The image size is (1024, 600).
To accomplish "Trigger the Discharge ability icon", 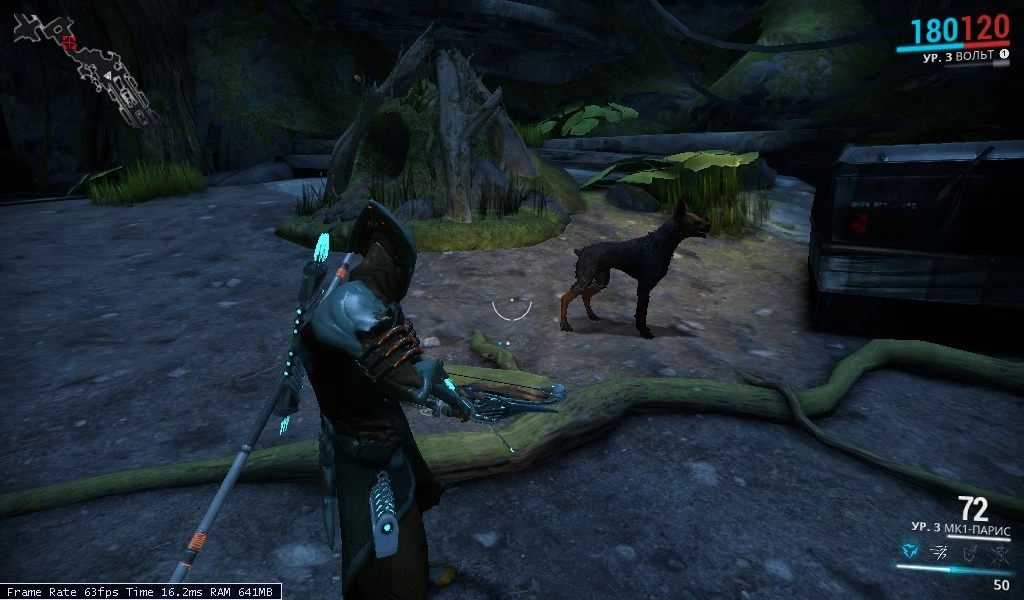I will tap(998, 550).
